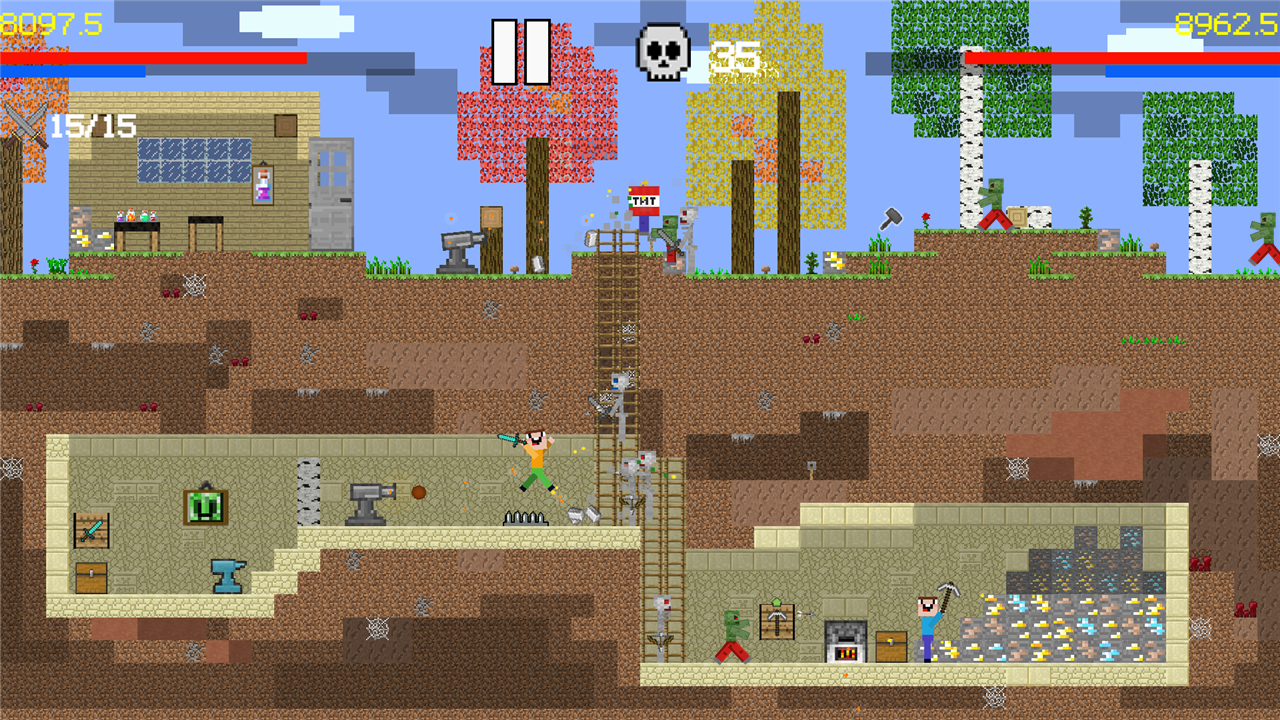The image size is (1280, 720).
Task: Open the wooden chest beside the furnace
Action: tap(890, 645)
